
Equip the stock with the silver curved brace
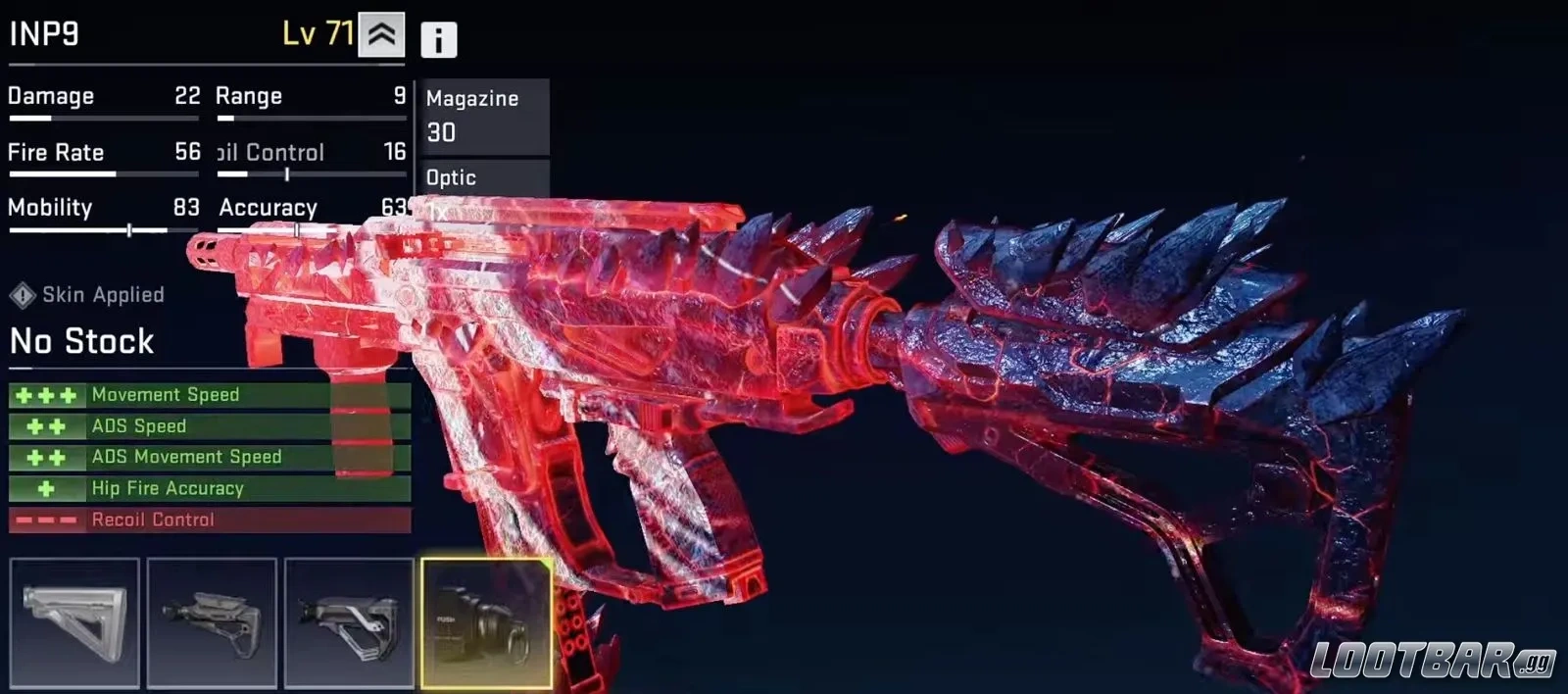pyautogui.click(x=349, y=622)
